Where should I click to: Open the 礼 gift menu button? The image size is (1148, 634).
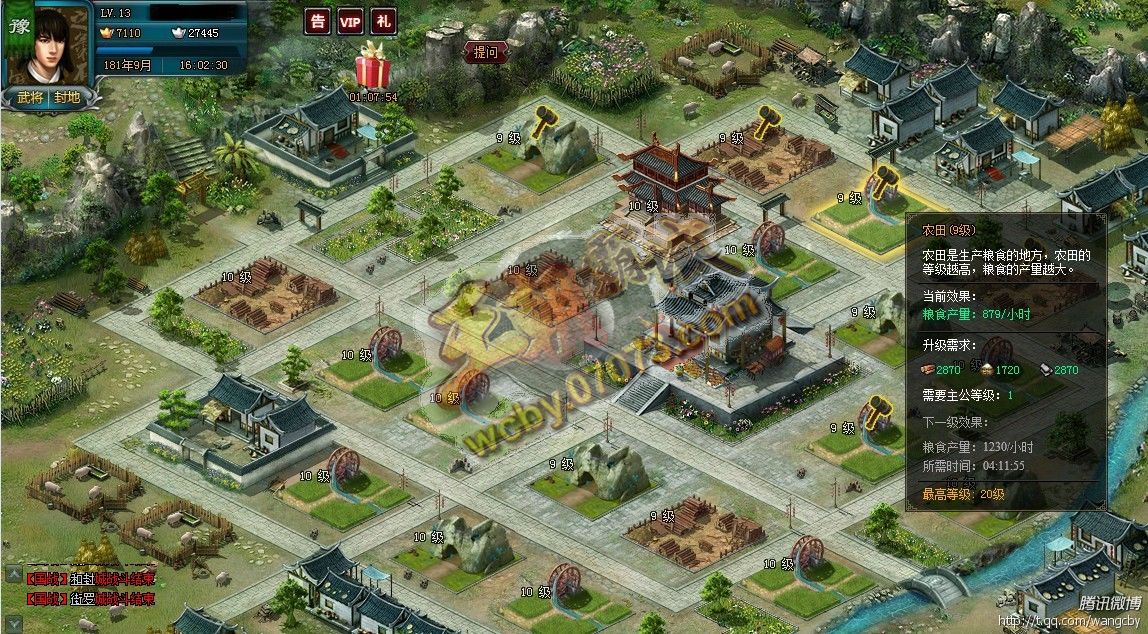383,21
